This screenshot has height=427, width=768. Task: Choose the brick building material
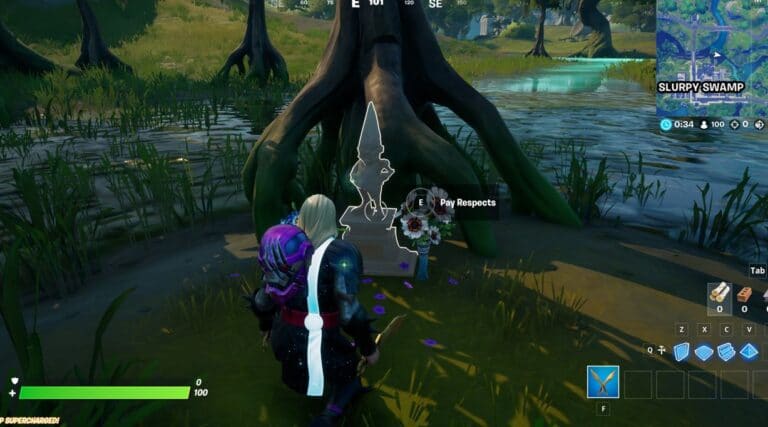[x=744, y=293]
